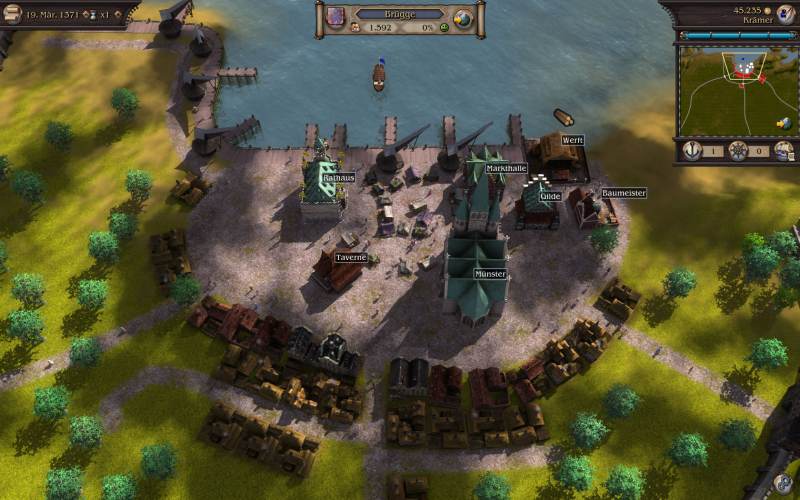Select the ship's wheel button under the minimap
Viewport: 800px width, 500px height.
738,151
